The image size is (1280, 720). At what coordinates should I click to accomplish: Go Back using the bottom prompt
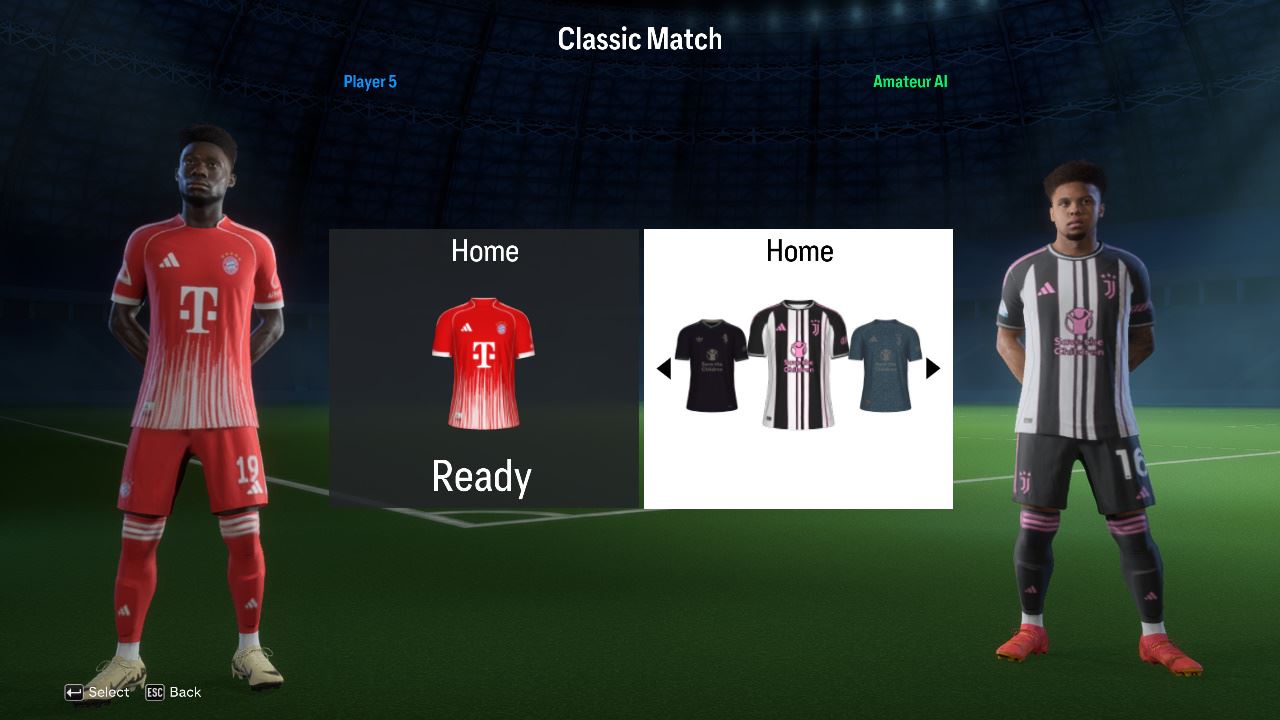[173, 692]
